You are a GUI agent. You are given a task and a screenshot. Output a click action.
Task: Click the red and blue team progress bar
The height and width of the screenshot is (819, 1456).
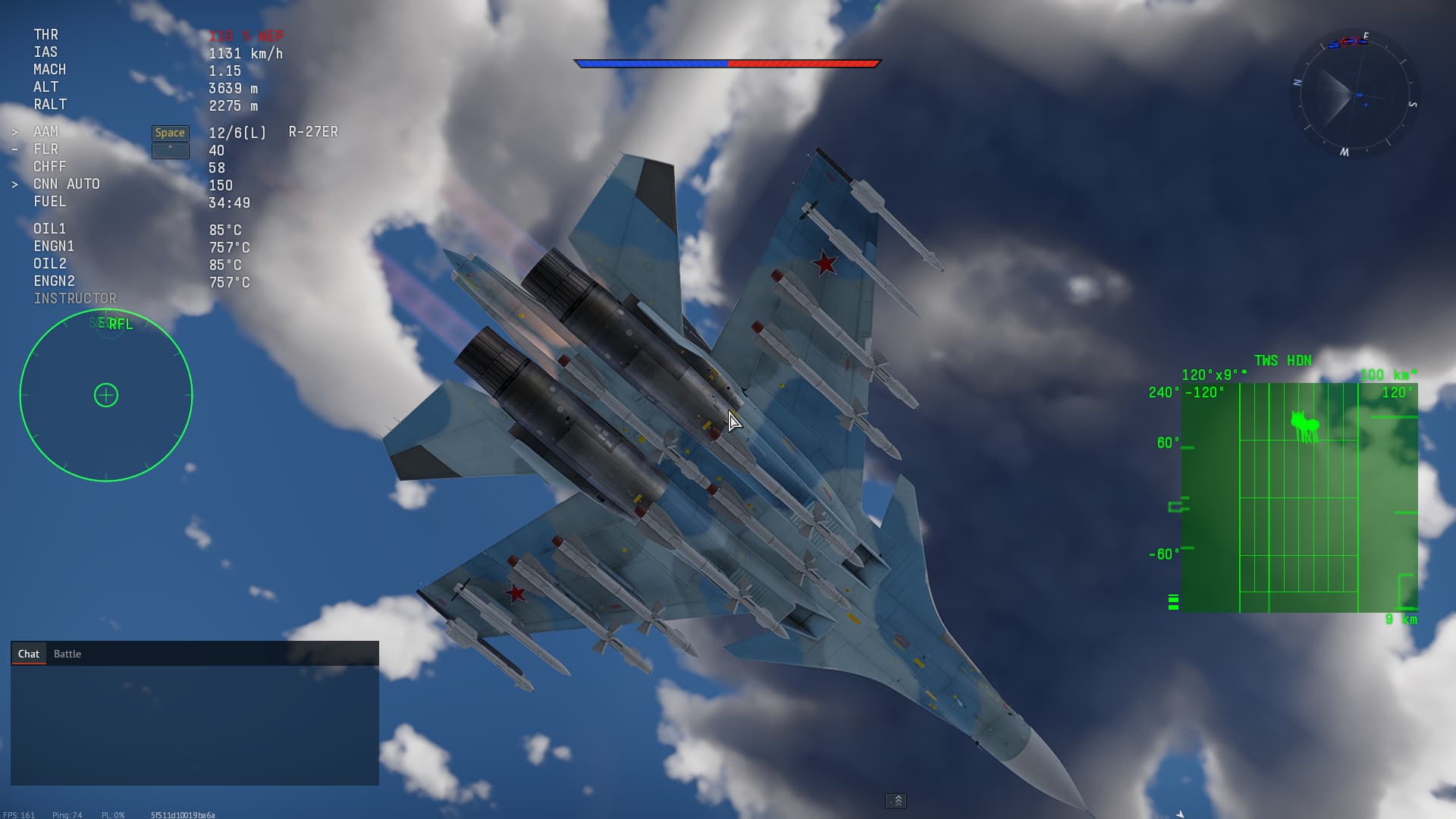[728, 64]
